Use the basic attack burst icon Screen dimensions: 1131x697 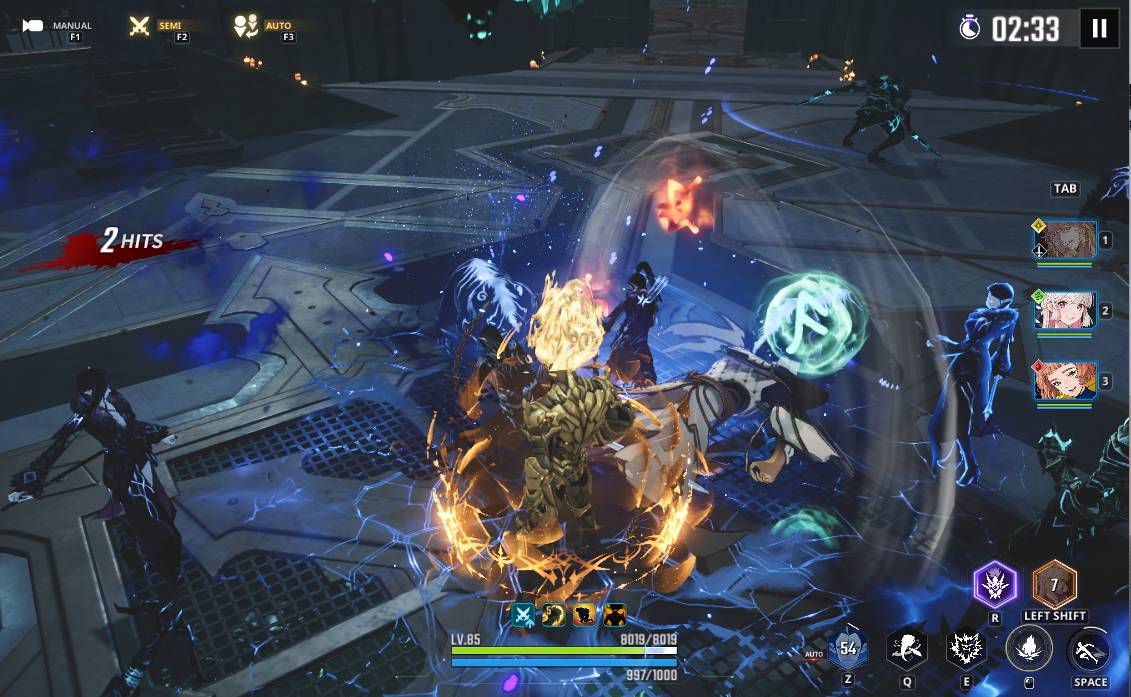[x=1028, y=648]
